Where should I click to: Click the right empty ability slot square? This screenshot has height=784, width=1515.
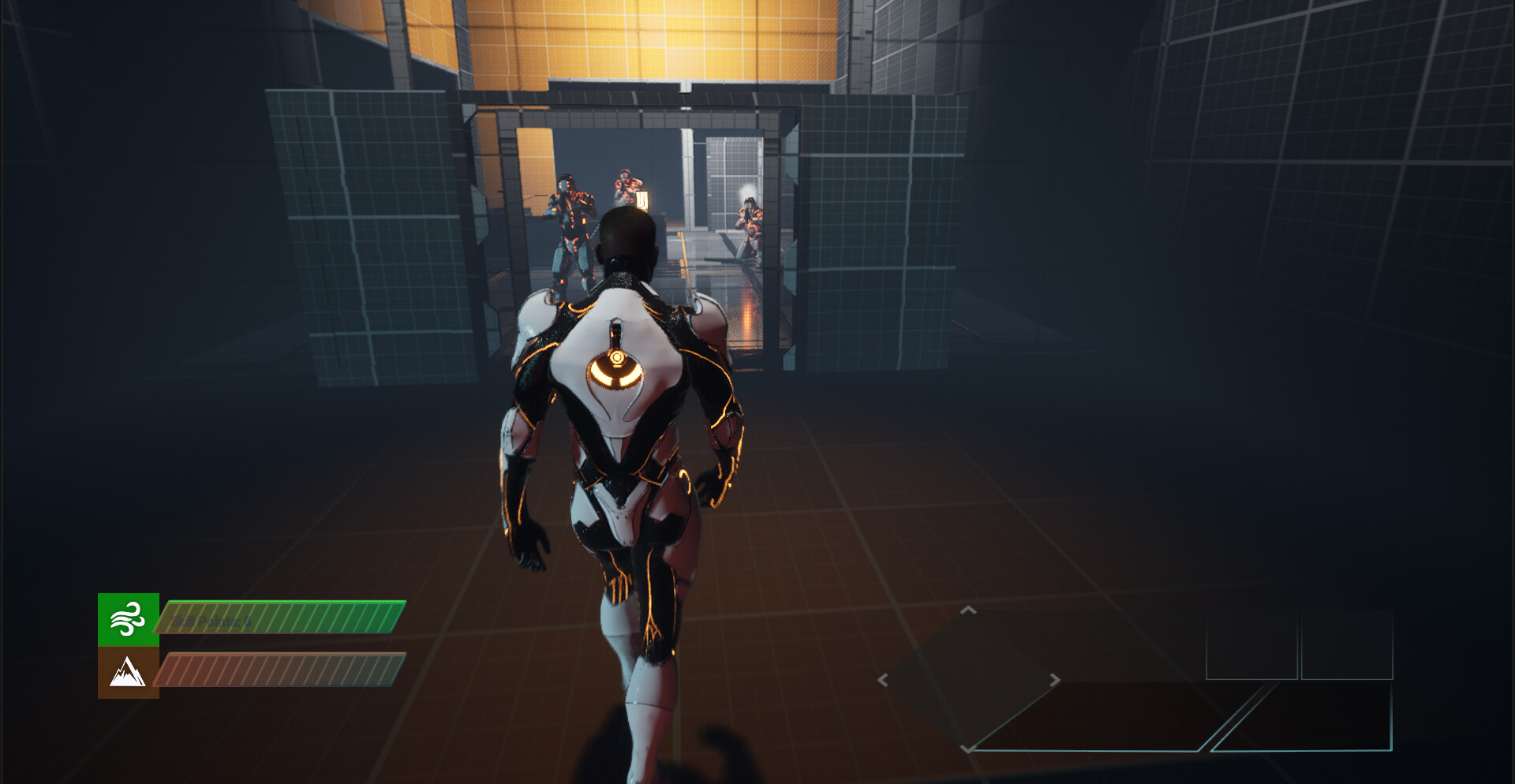[x=1348, y=645]
